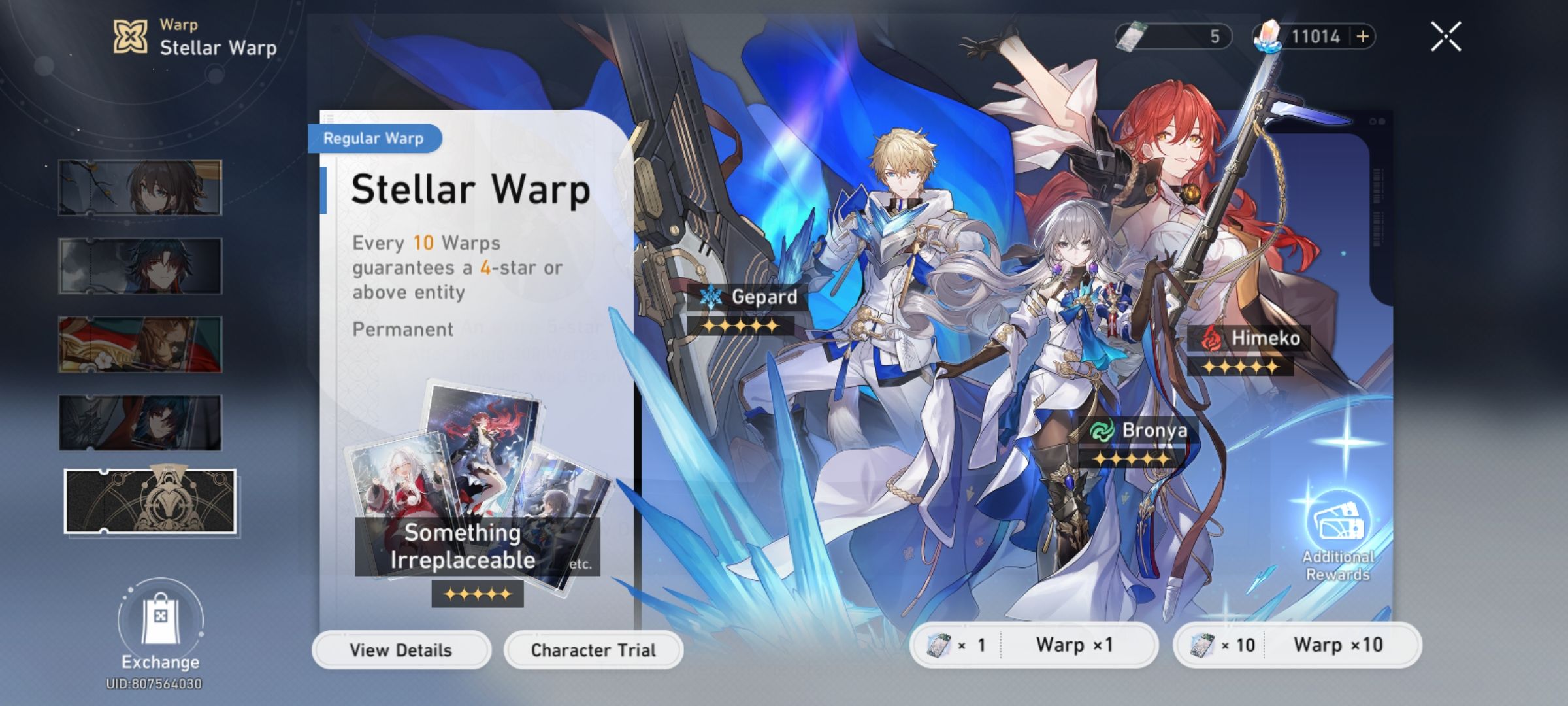Switch to the Regular Warp tab
The height and width of the screenshot is (706, 1568).
[375, 139]
